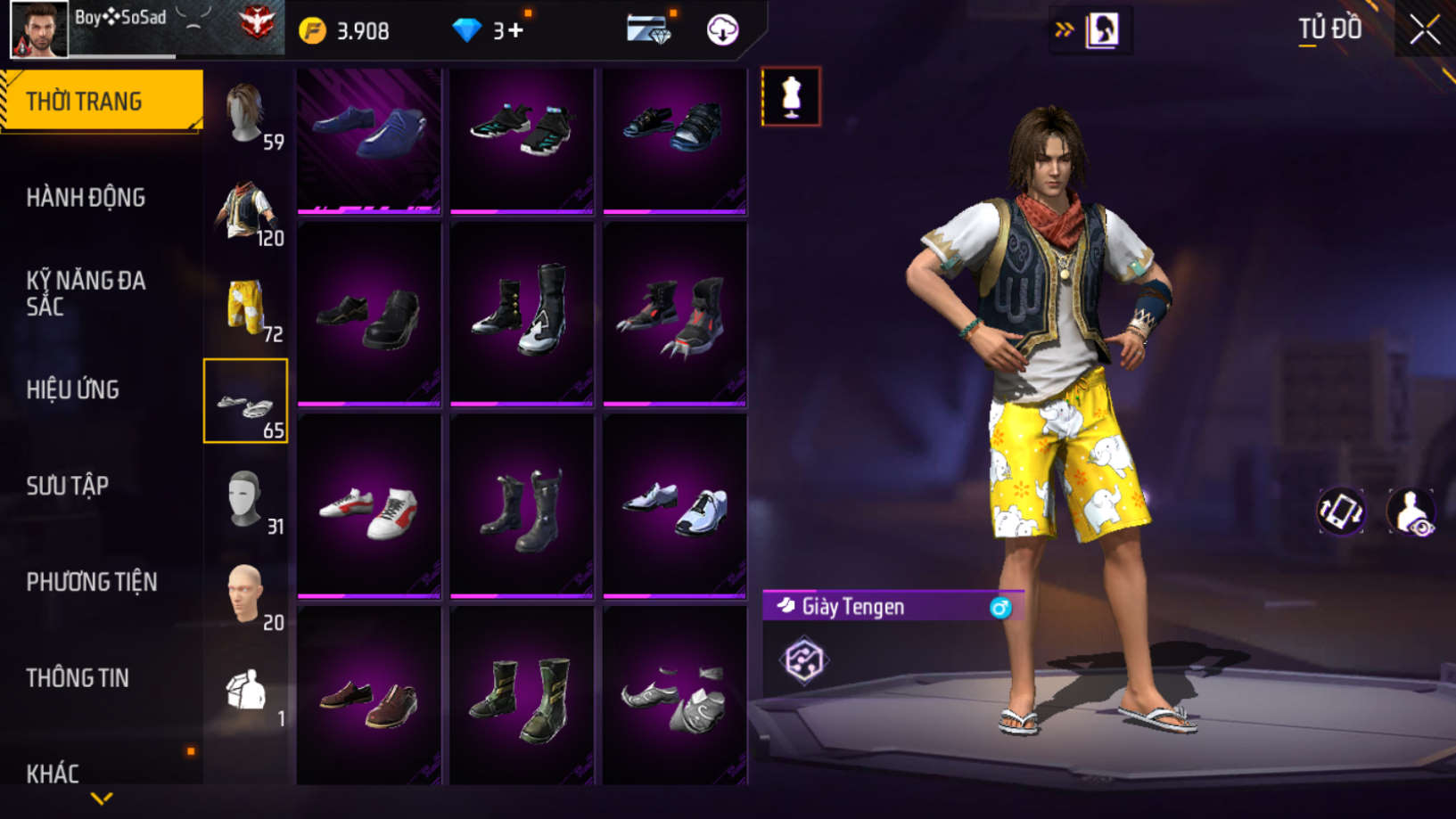Screen dimensions: 1456x819
Task: Show the Thông Tin tab
Action: pyautogui.click(x=78, y=678)
